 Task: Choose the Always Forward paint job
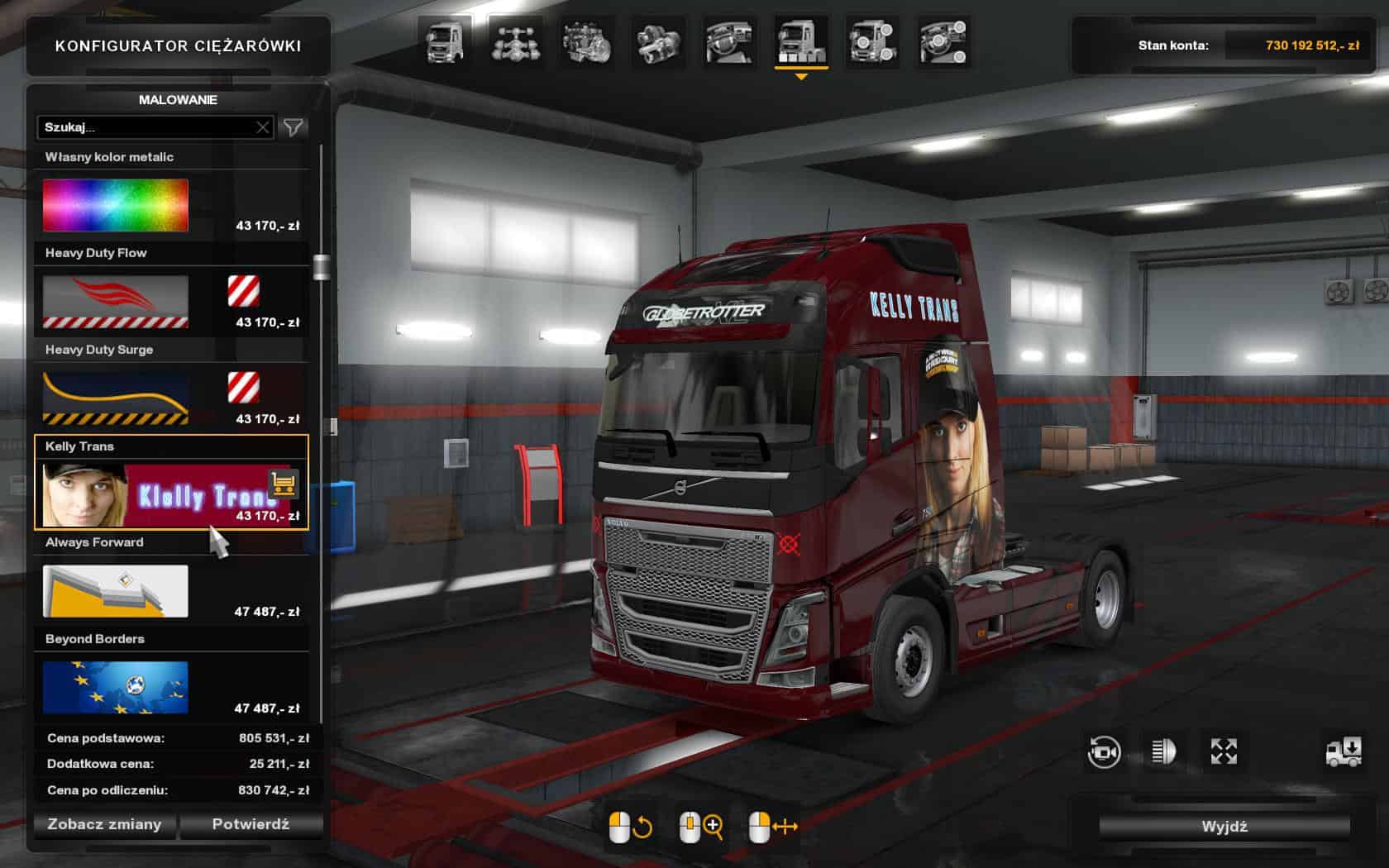[x=116, y=591]
